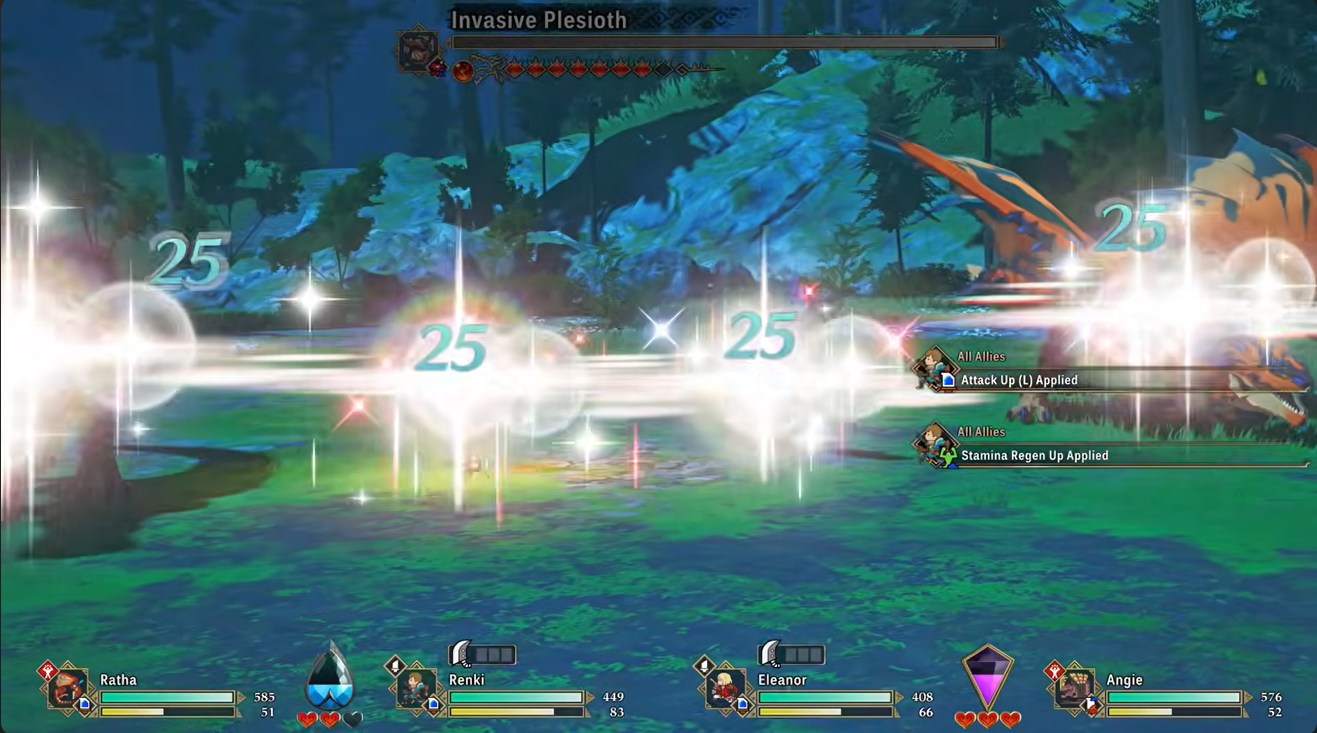Click the weapon gauge above Renki

click(x=483, y=655)
